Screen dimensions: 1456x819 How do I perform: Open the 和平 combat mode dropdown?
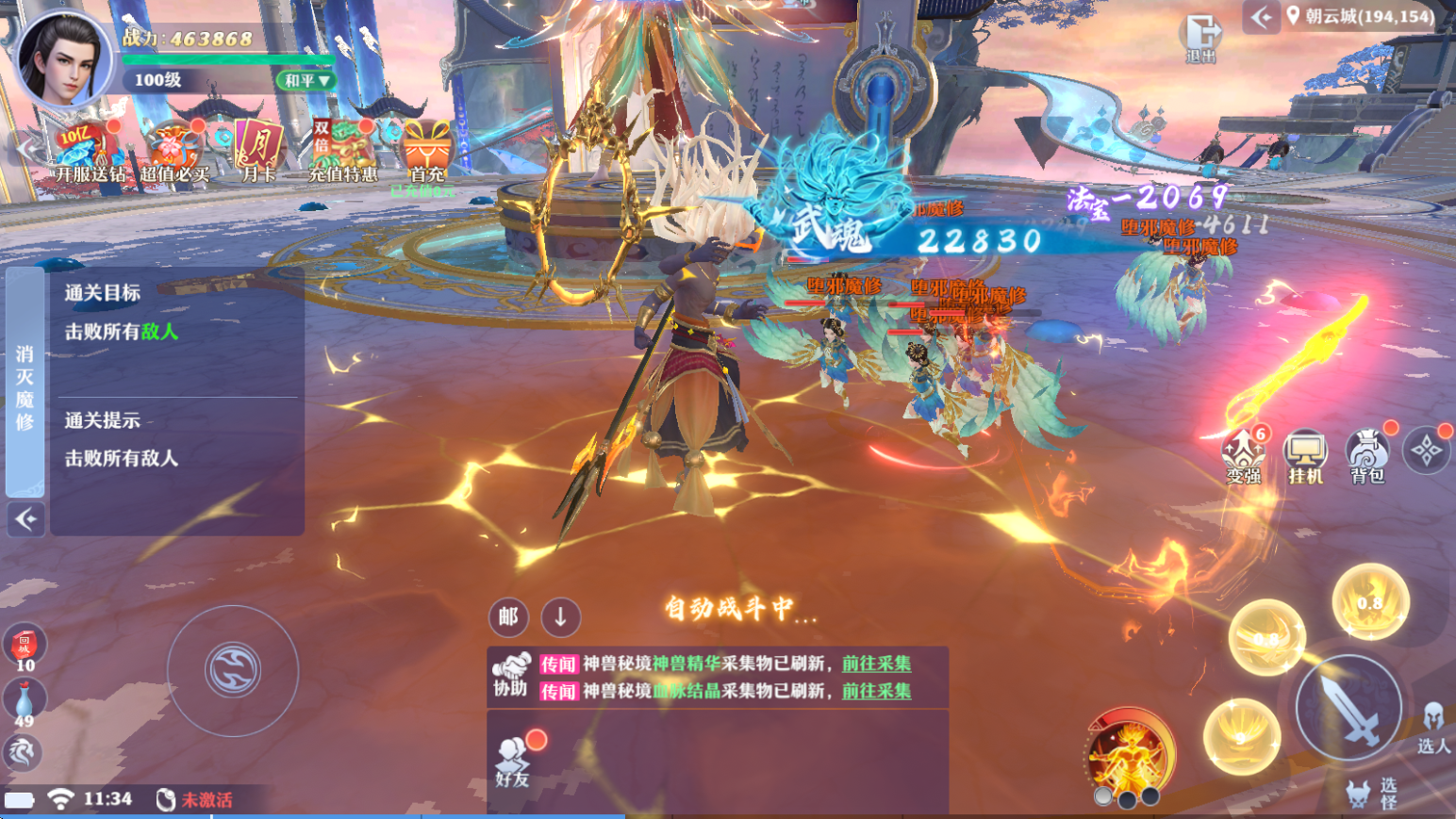306,81
